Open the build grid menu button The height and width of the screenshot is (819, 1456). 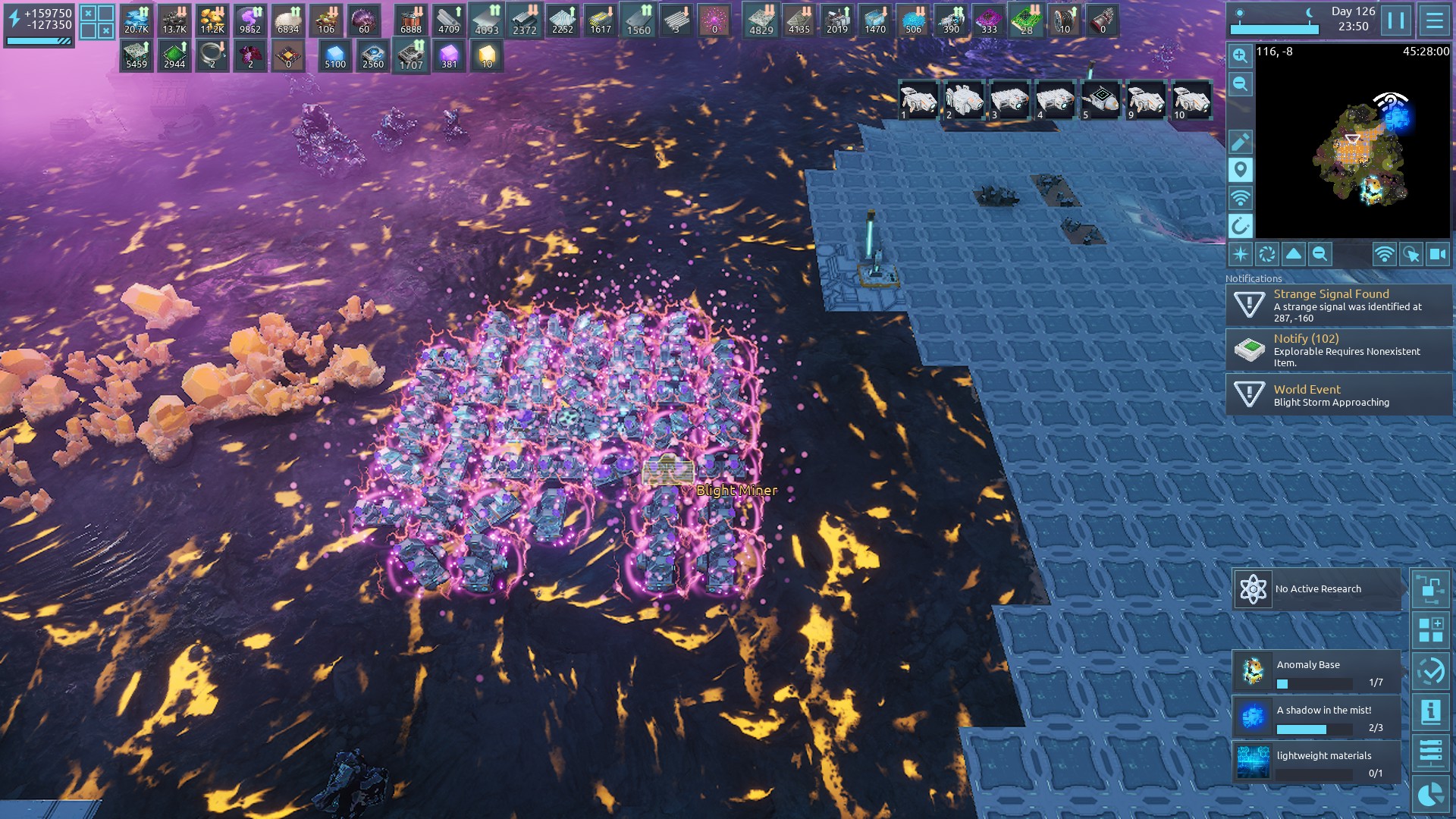(x=1431, y=630)
